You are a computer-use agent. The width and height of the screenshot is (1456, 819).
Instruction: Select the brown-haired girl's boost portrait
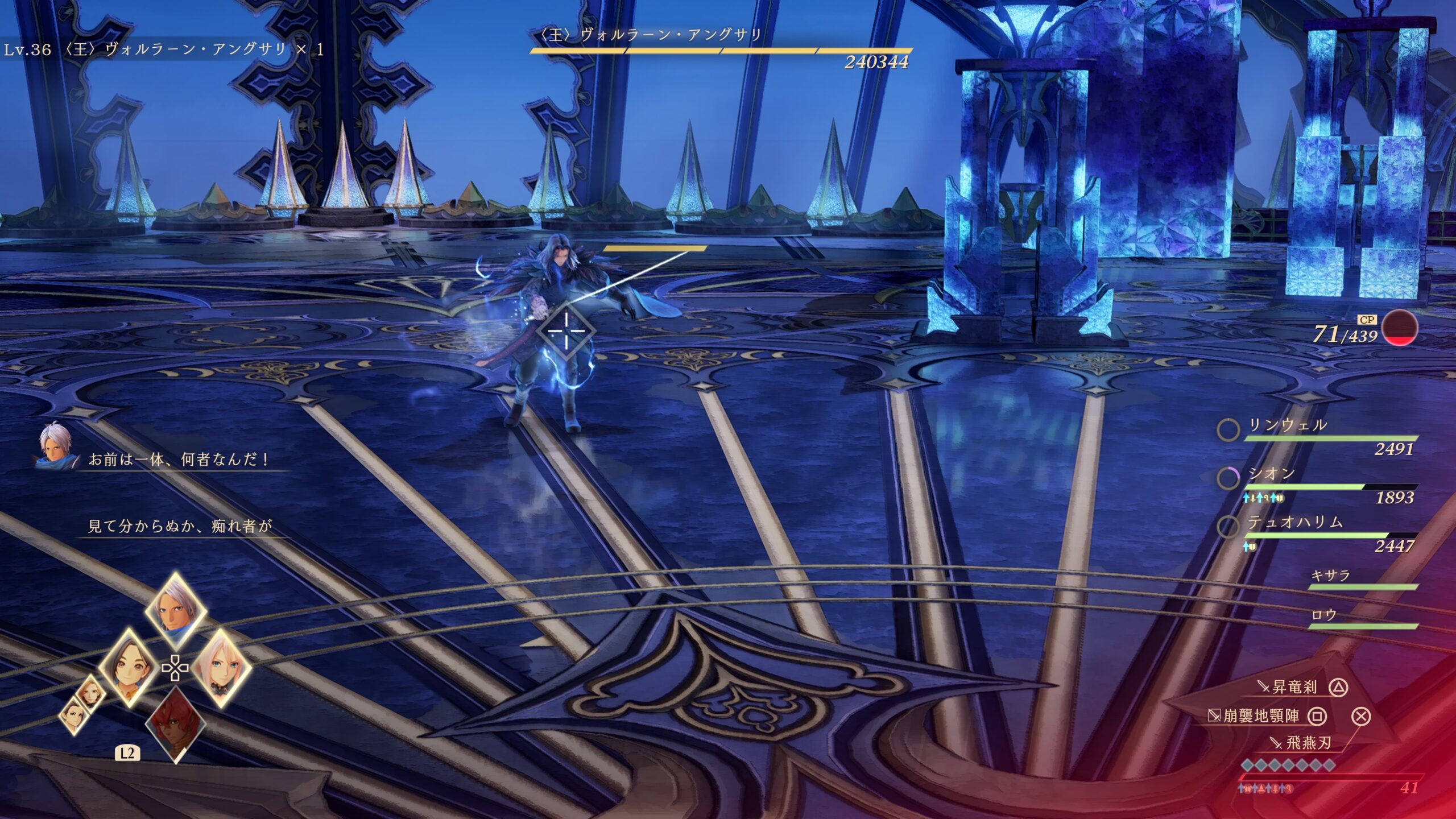click(129, 669)
